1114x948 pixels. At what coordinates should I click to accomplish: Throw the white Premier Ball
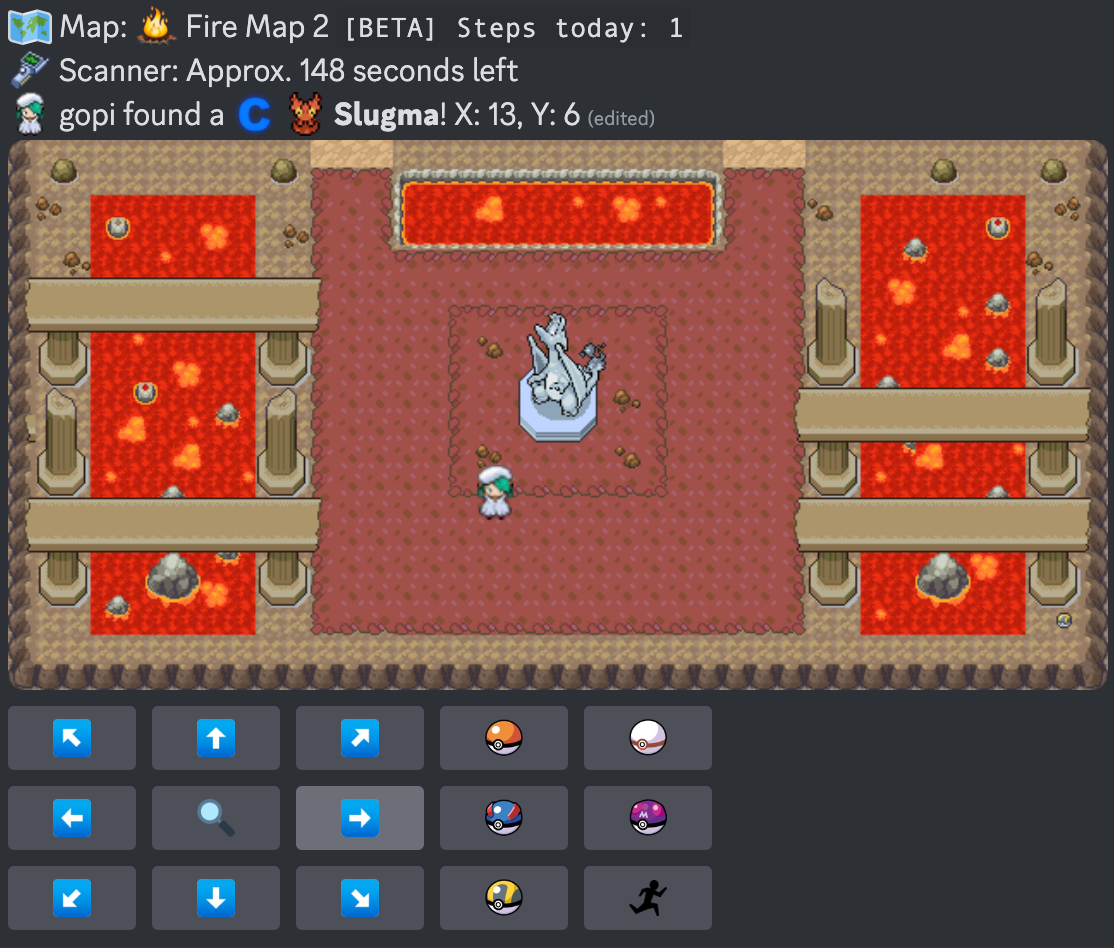(x=648, y=738)
